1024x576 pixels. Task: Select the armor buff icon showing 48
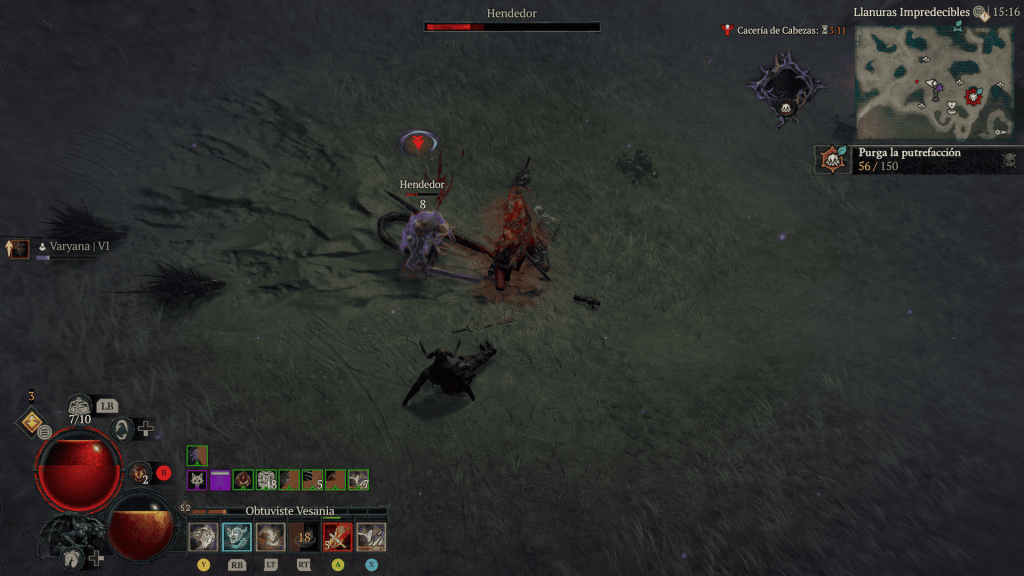[267, 480]
